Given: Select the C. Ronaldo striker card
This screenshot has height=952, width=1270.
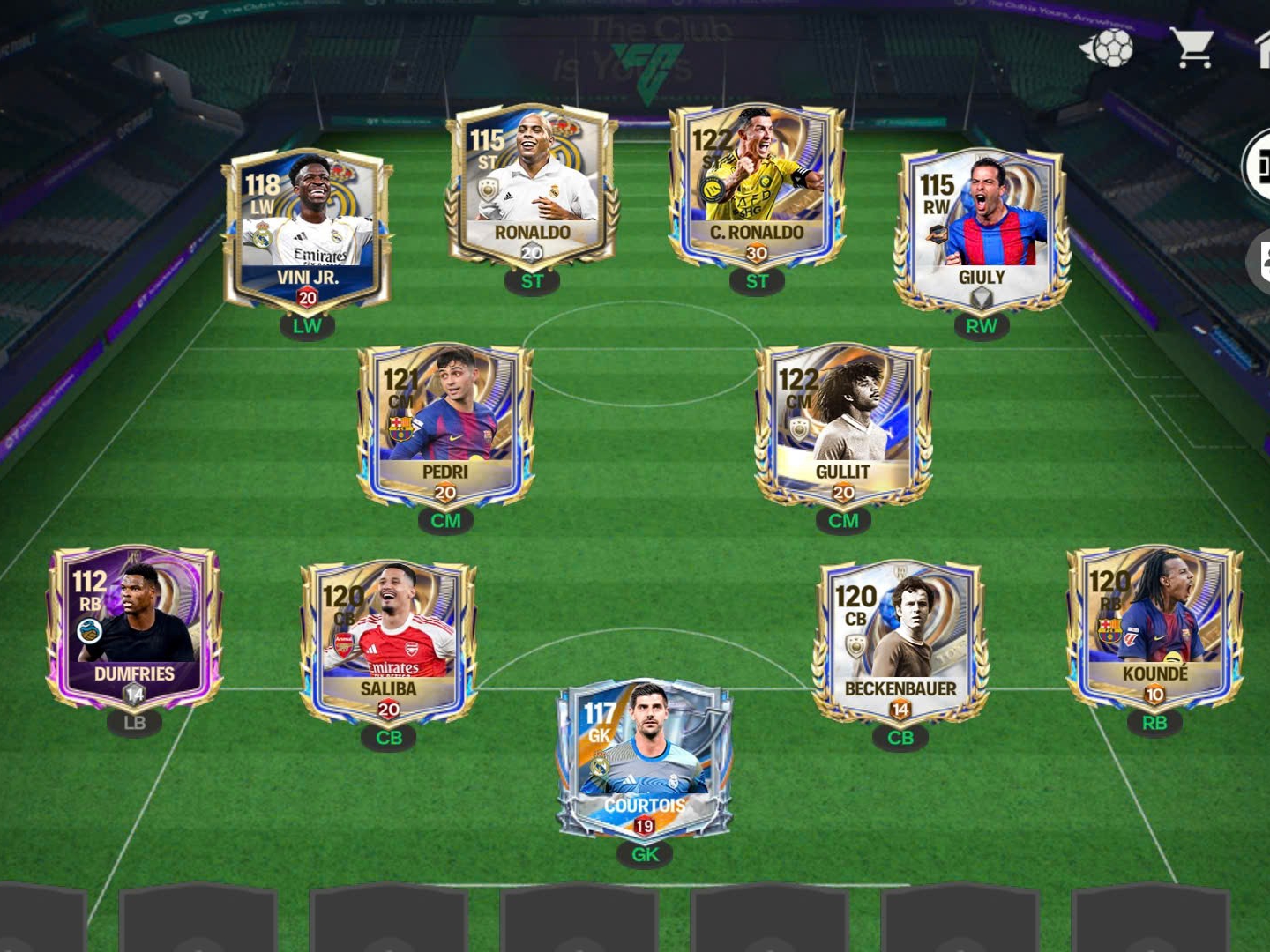Looking at the screenshot, I should click(757, 187).
